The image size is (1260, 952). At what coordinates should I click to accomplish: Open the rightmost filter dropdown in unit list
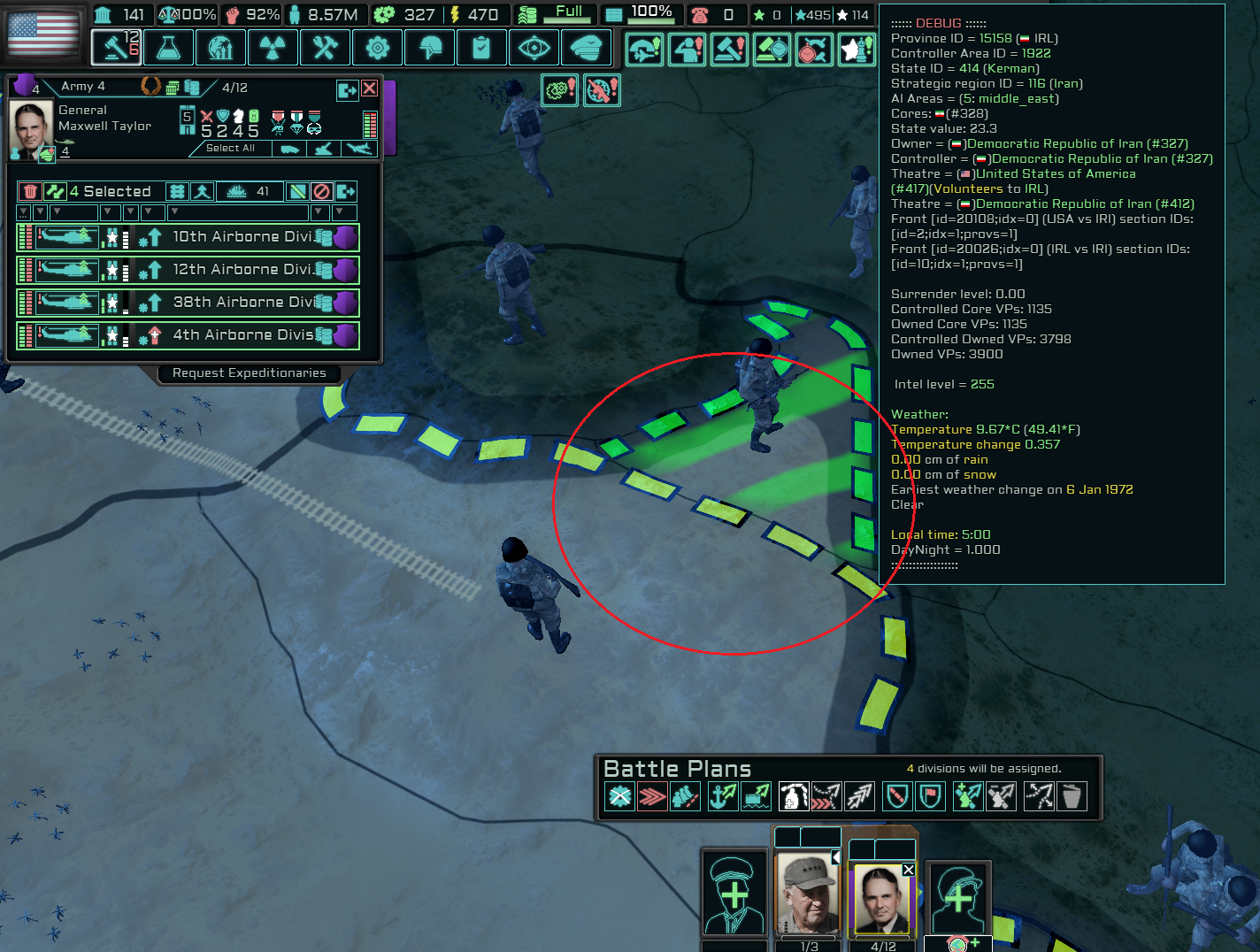(337, 212)
